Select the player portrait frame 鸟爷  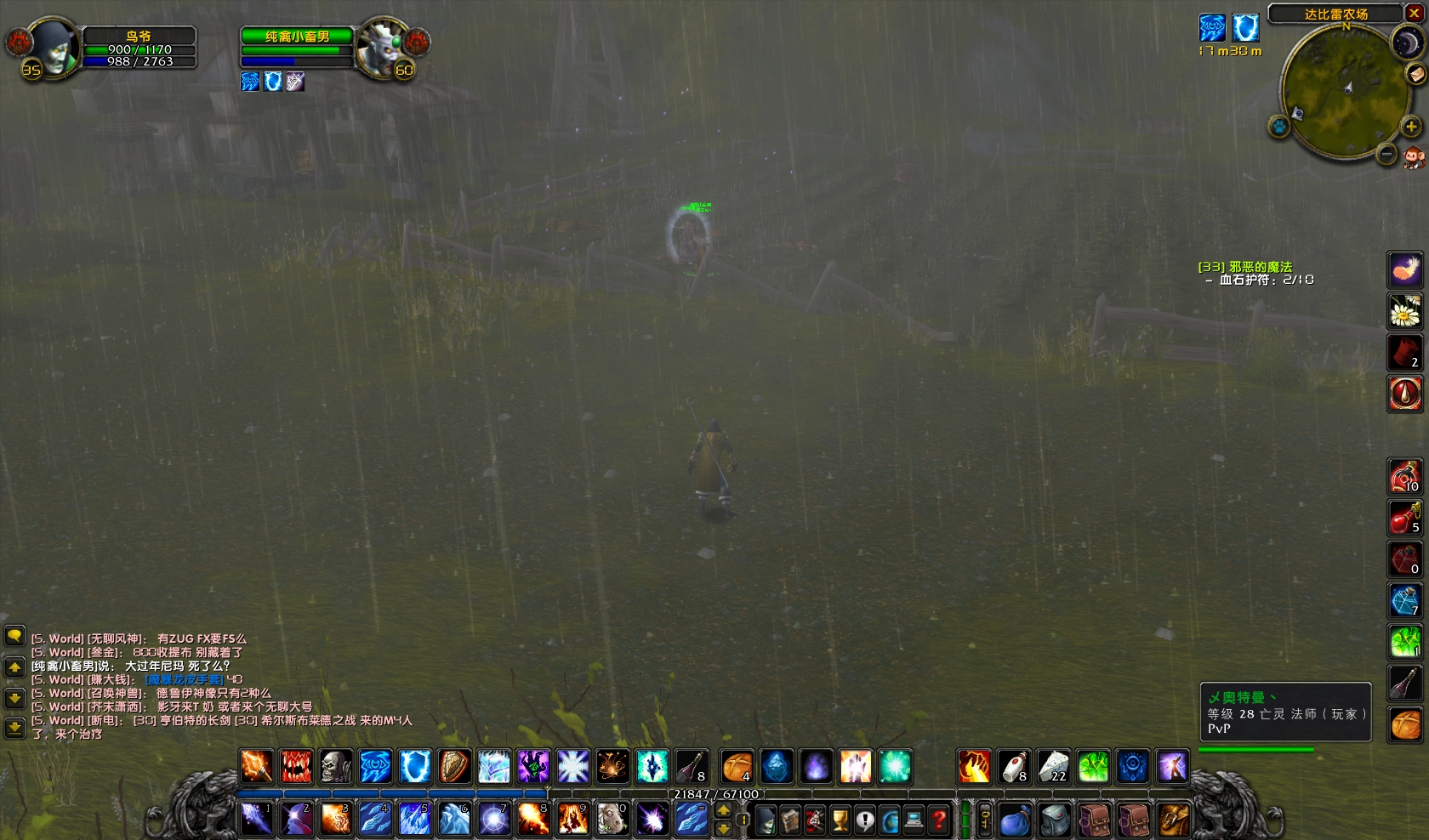tap(53, 48)
